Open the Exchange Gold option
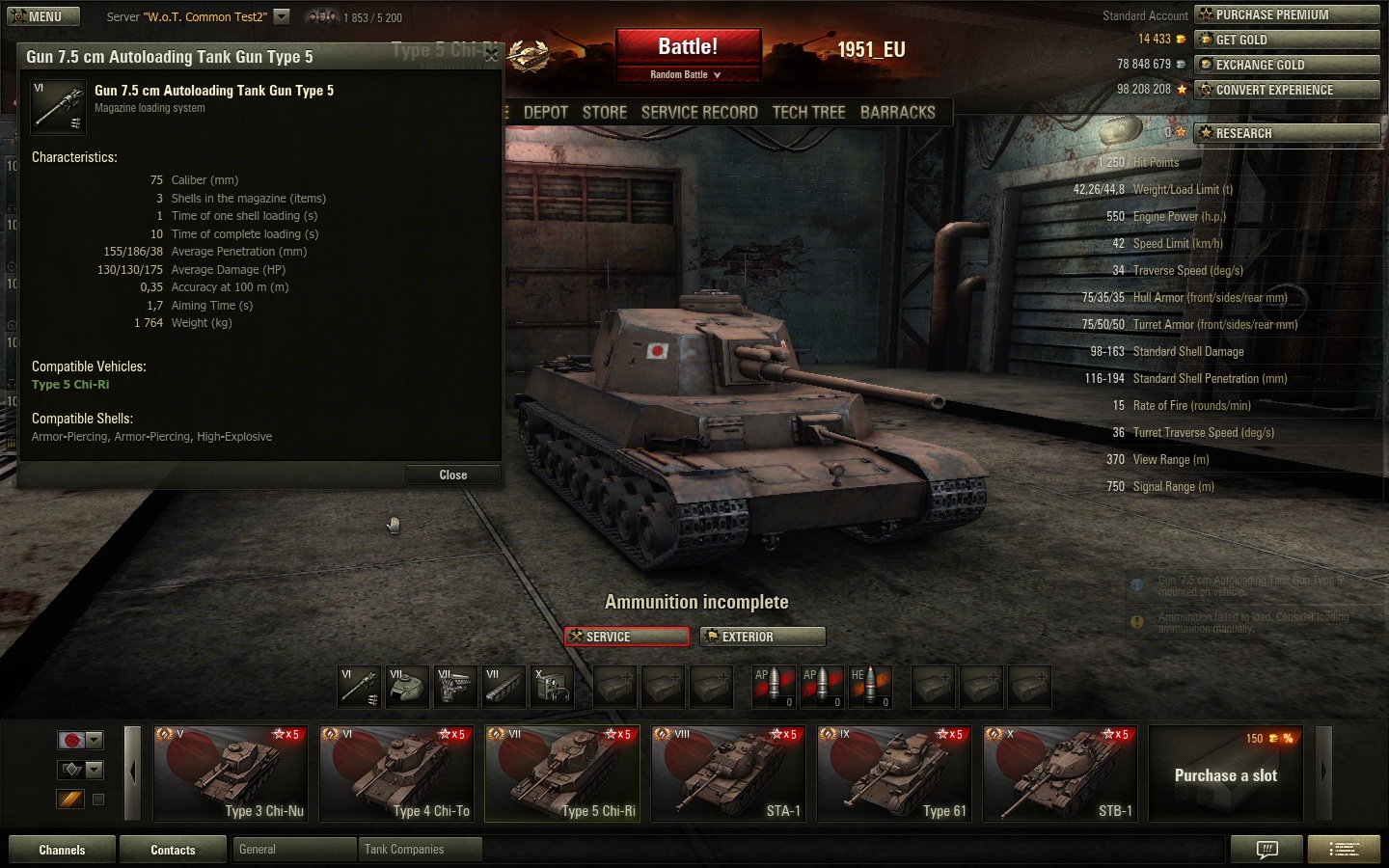The image size is (1389, 868). [x=1287, y=65]
